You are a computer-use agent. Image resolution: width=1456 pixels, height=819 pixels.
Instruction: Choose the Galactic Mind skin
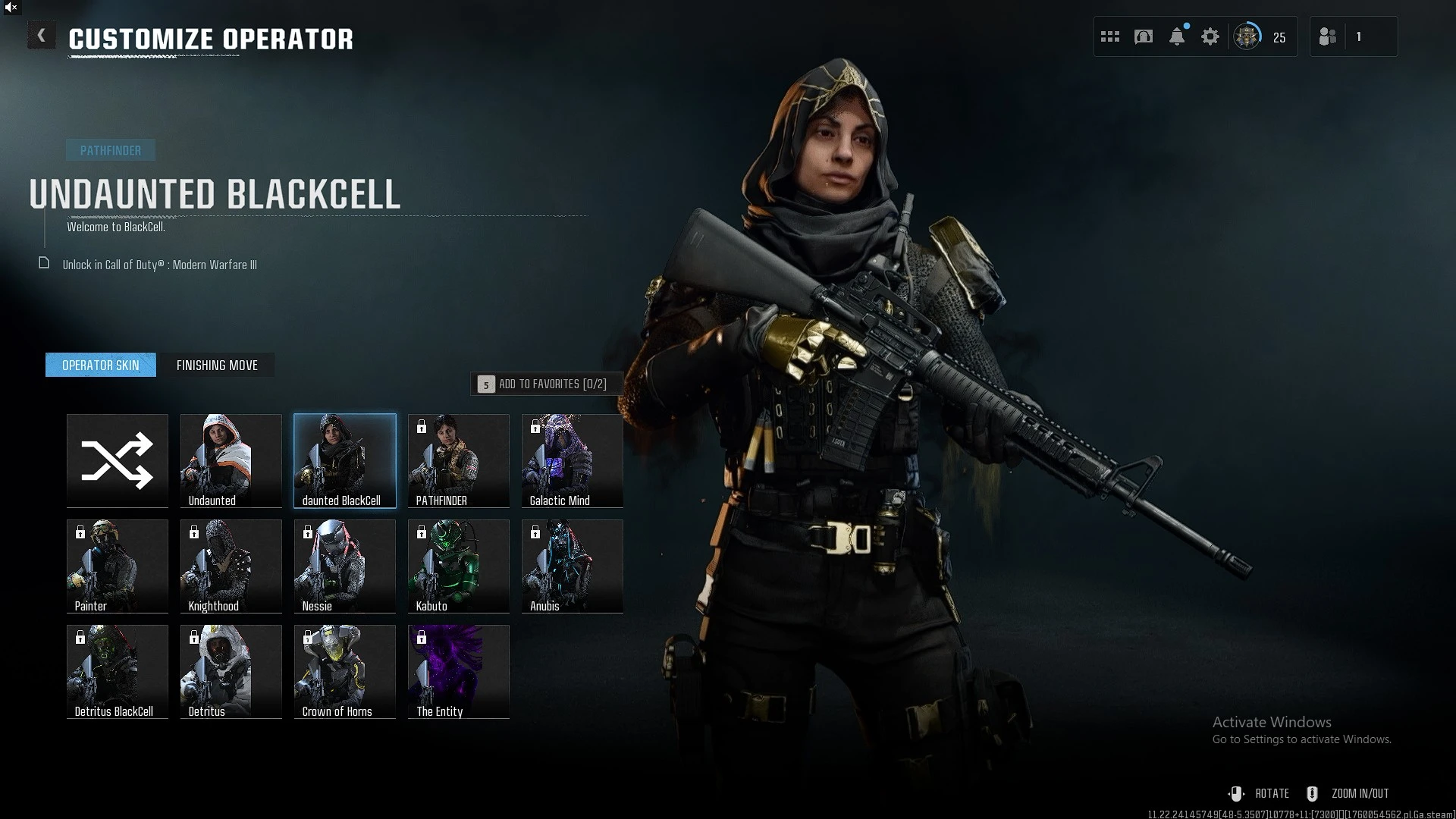point(573,460)
